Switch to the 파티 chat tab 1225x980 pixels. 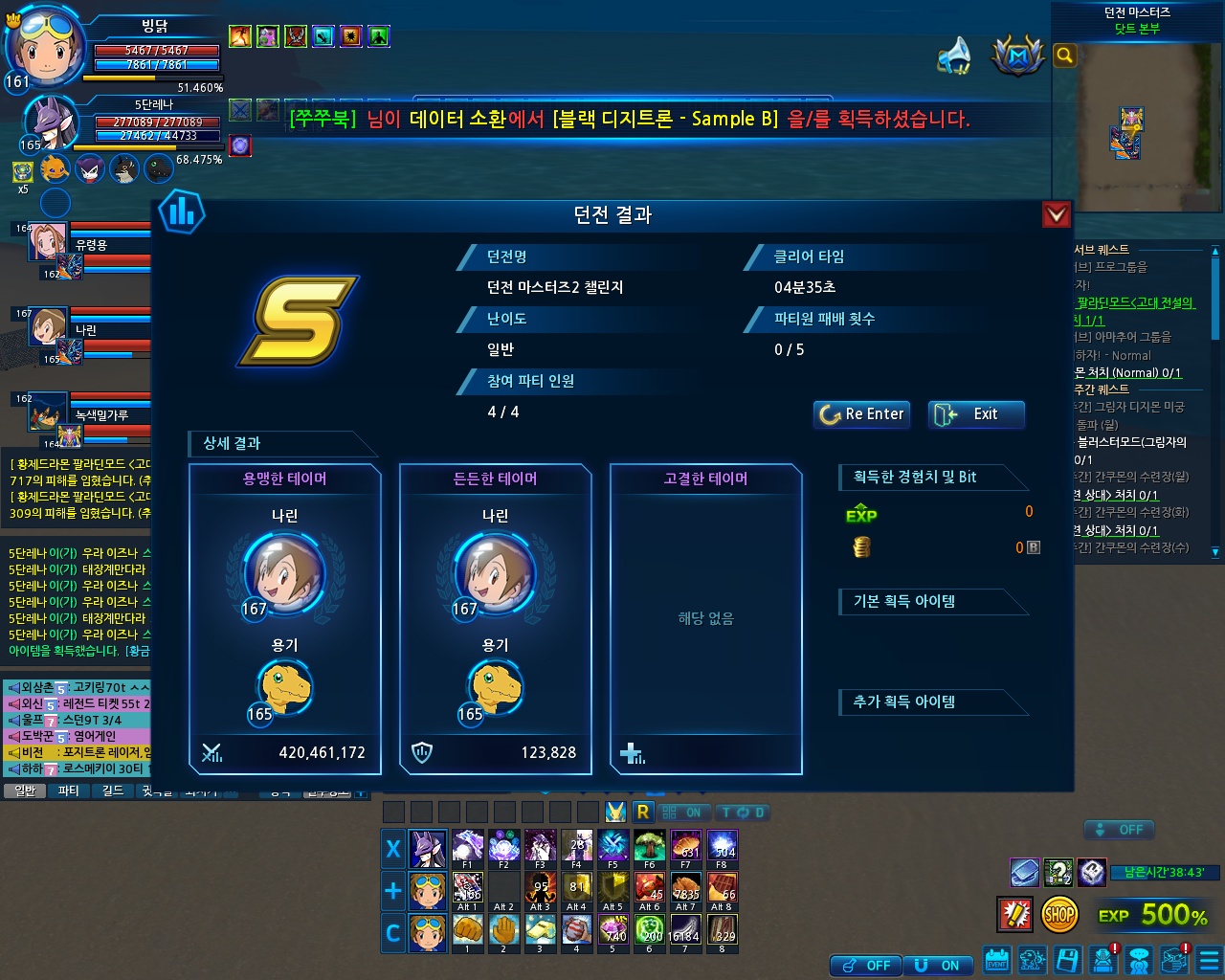coord(69,791)
